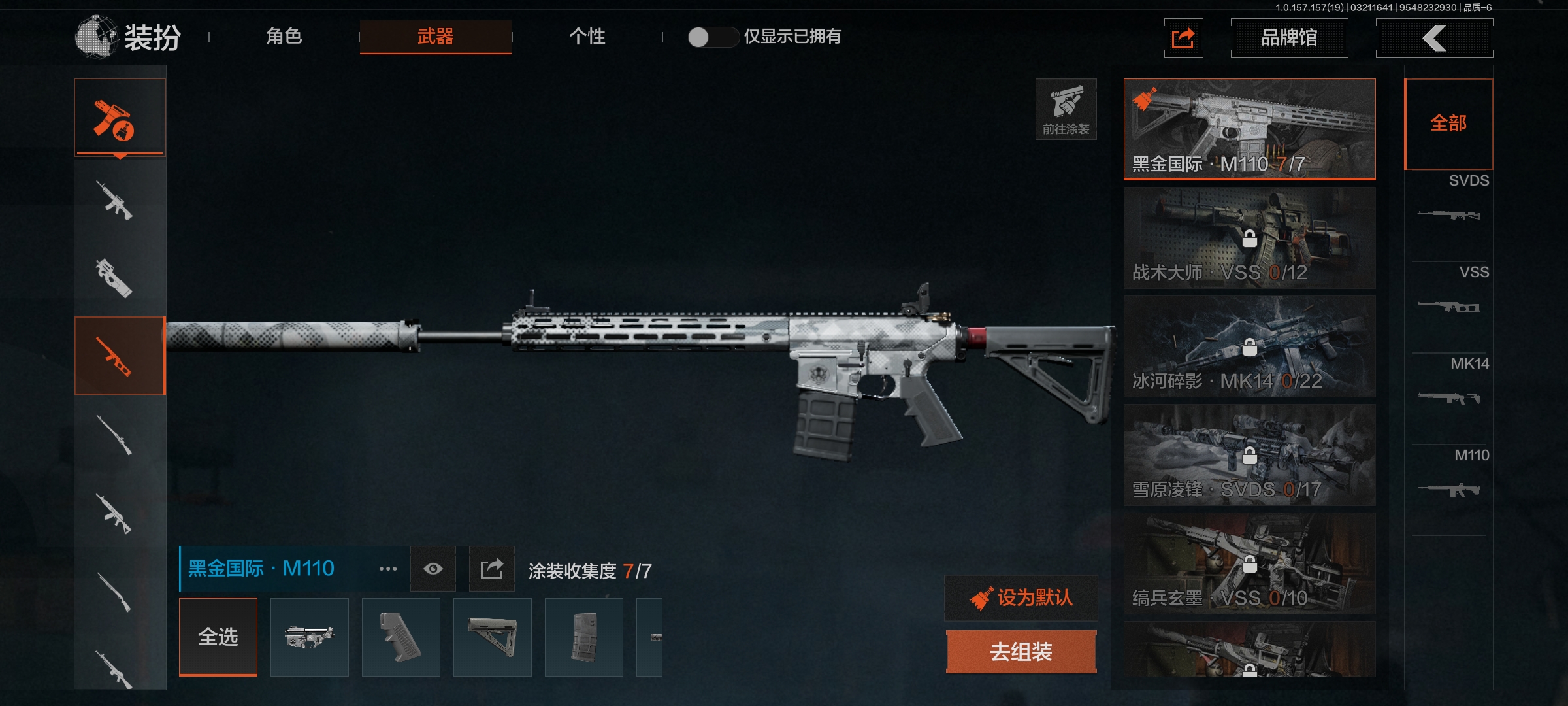
Task: Select all parts with 全选
Action: pos(218,637)
